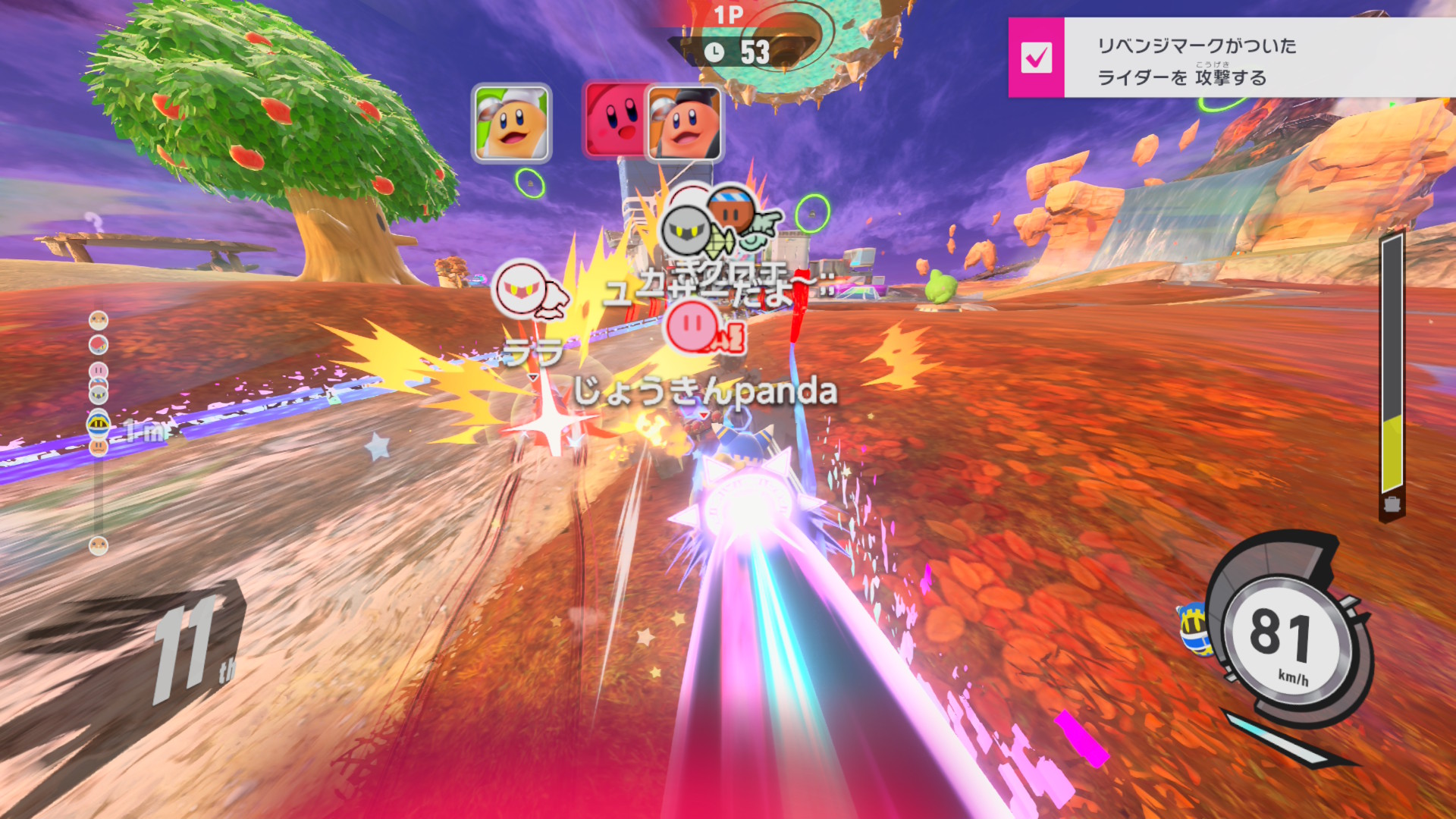The image size is (1456, 819).
Task: Click the じょうきんpanda player name tag
Action: 705,392
